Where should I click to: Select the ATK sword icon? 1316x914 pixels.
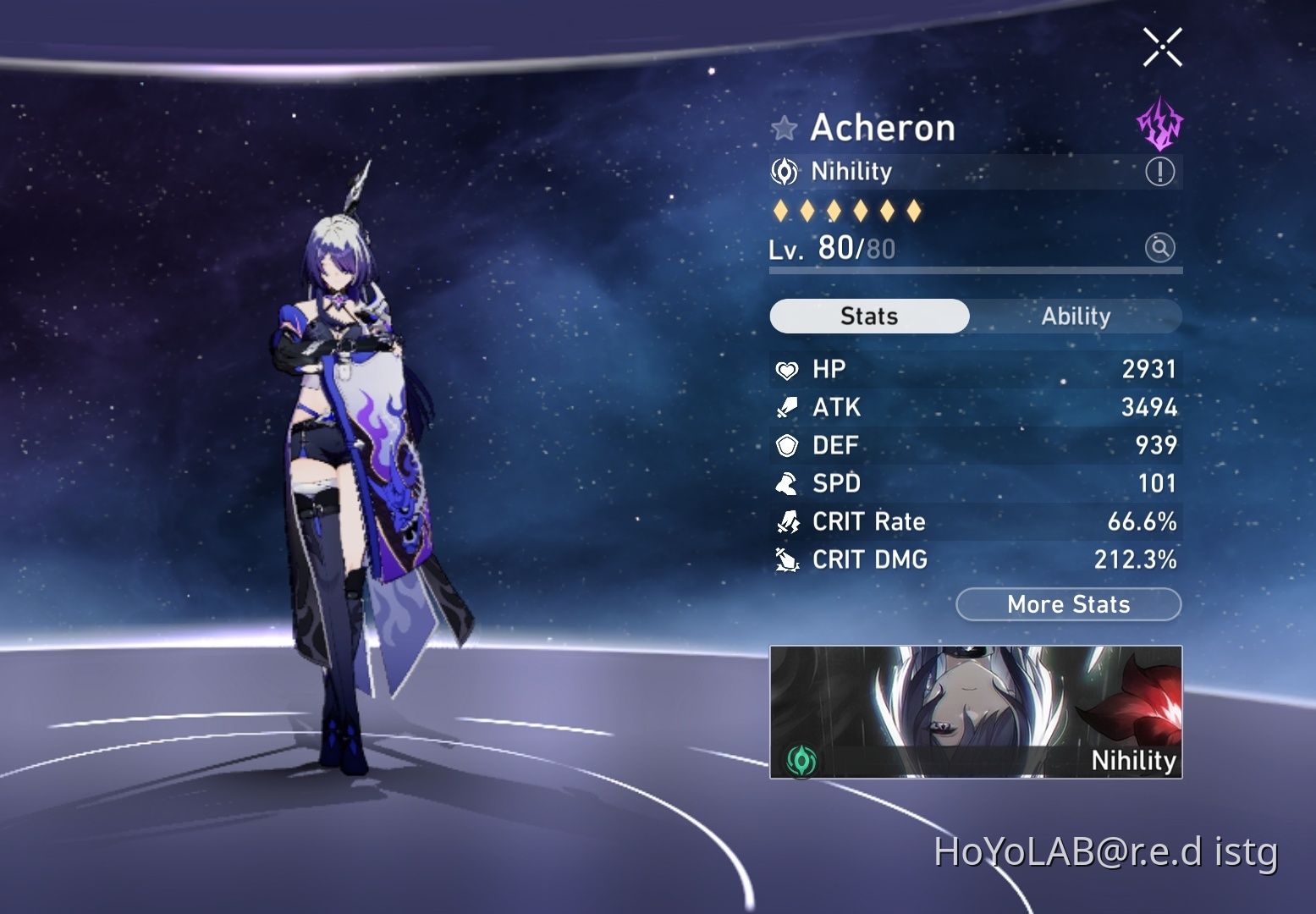click(x=788, y=407)
